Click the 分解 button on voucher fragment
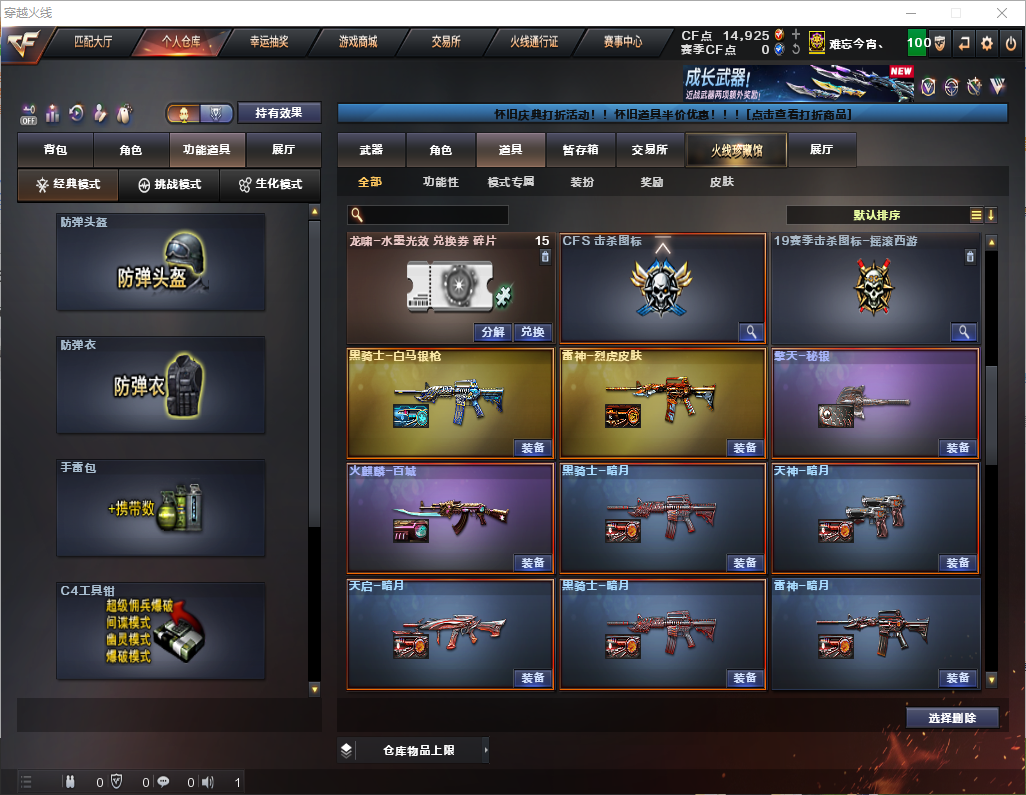The image size is (1026, 795). tap(493, 332)
